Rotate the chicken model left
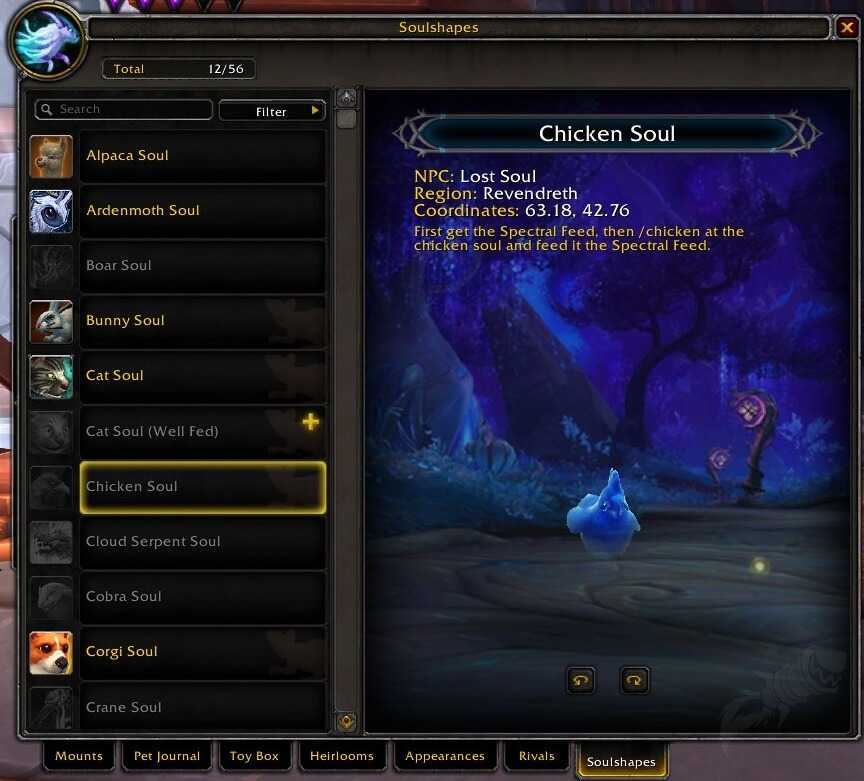The image size is (864, 781). click(580, 681)
